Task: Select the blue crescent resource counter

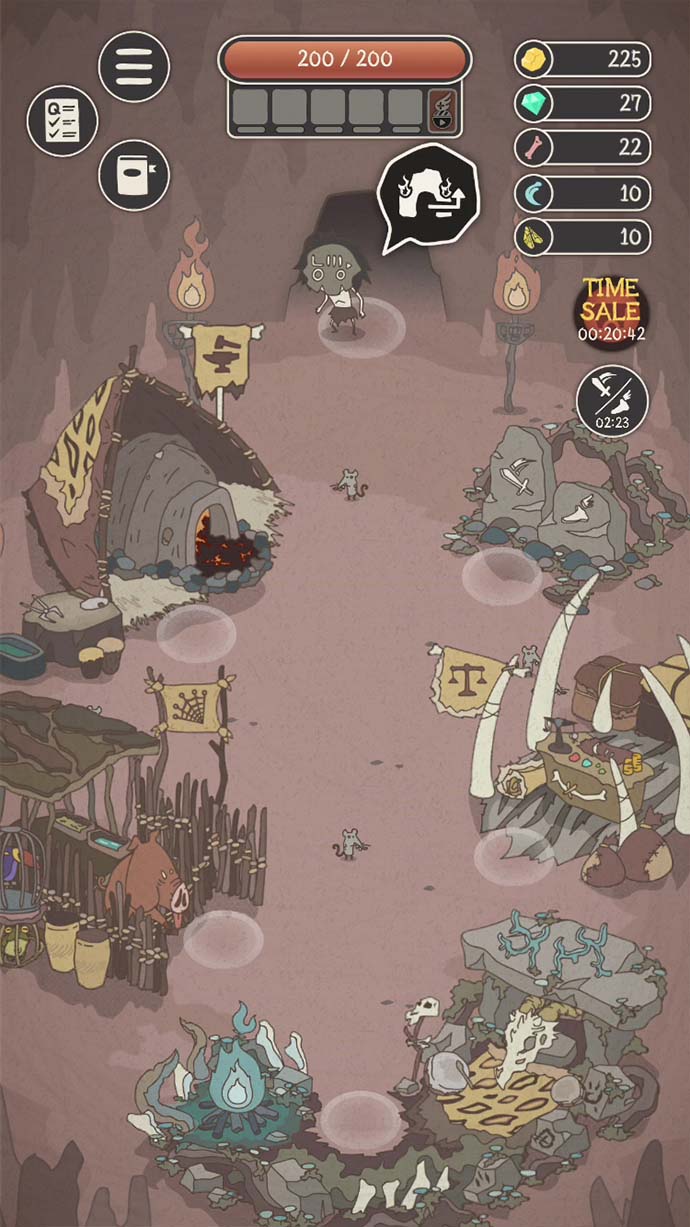Action: [x=583, y=193]
